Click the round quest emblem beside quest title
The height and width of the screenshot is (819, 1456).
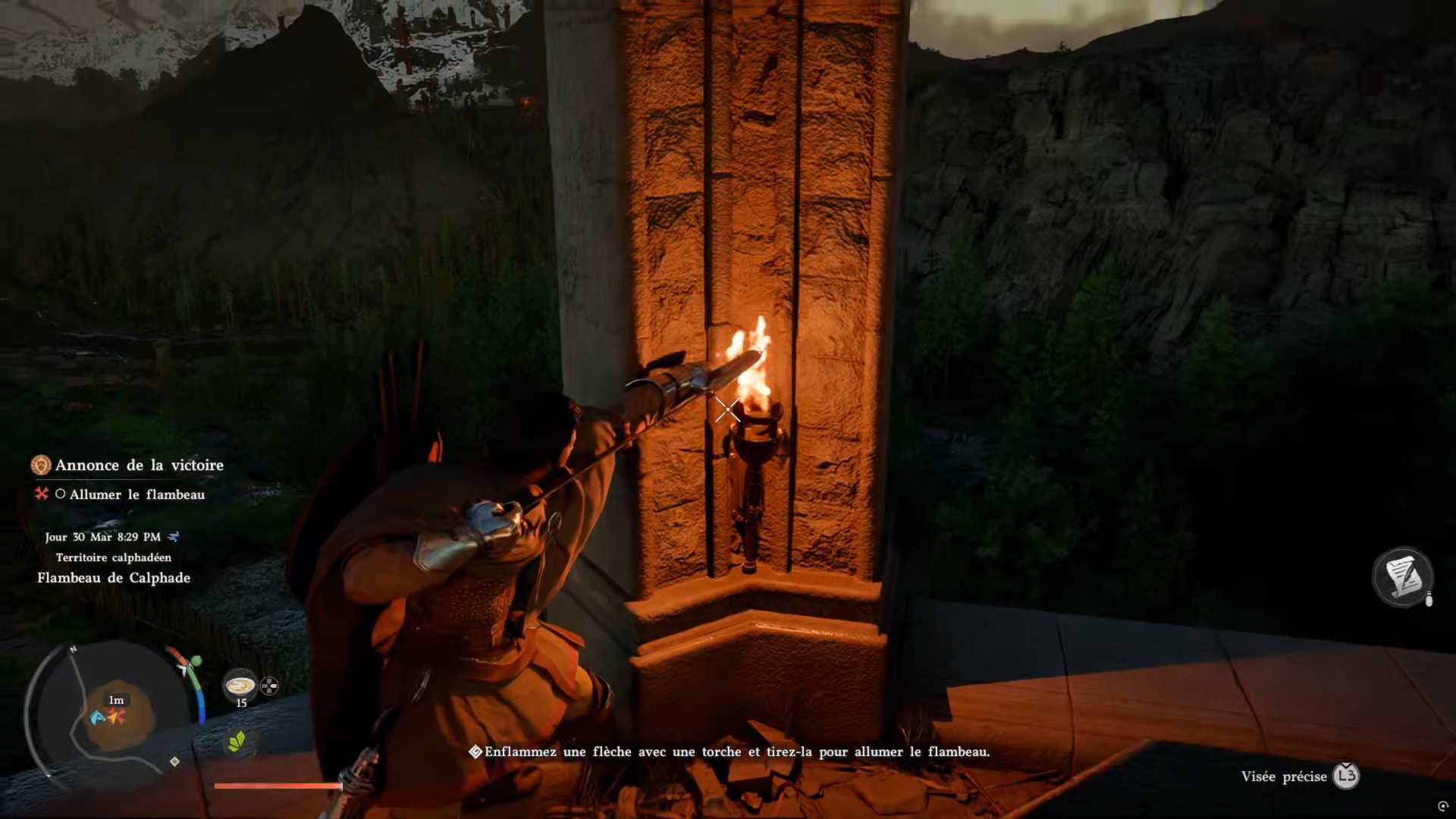click(x=41, y=465)
